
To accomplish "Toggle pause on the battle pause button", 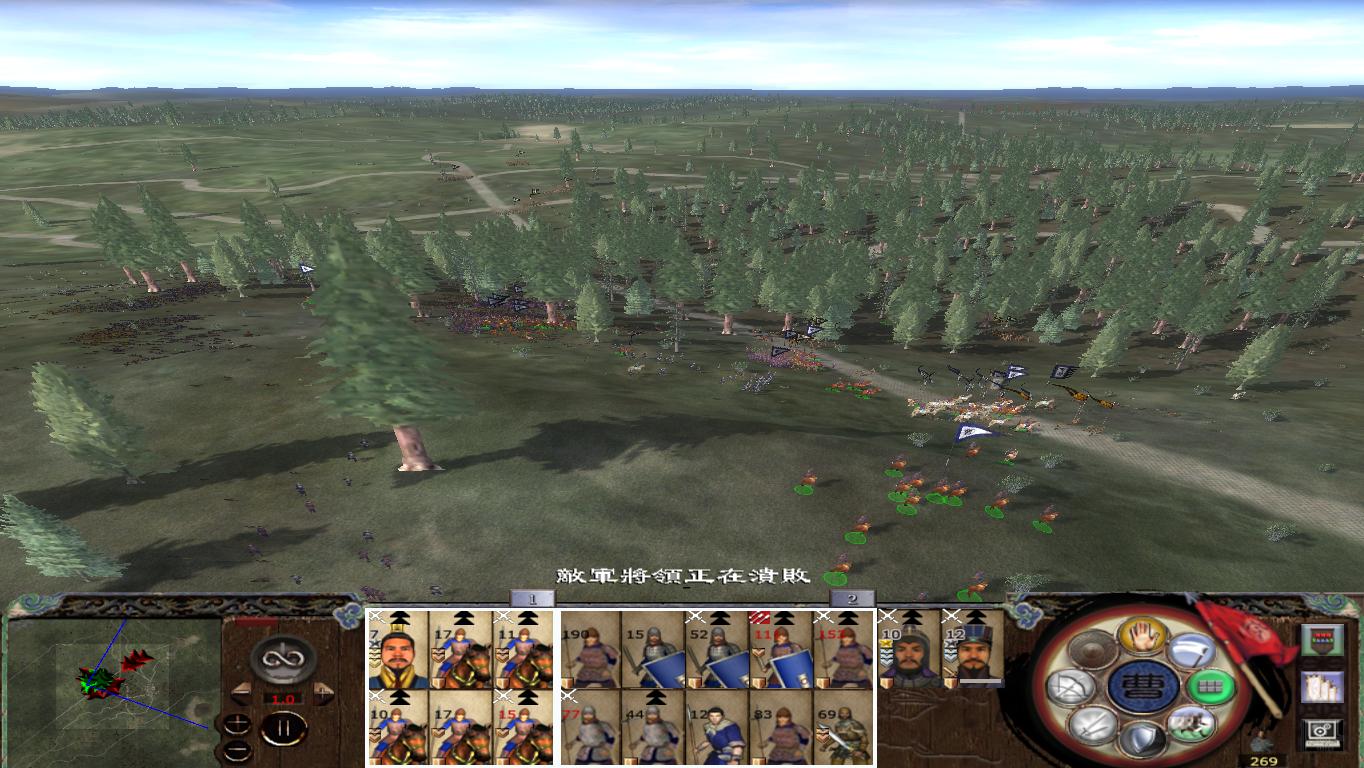I will (x=284, y=728).
